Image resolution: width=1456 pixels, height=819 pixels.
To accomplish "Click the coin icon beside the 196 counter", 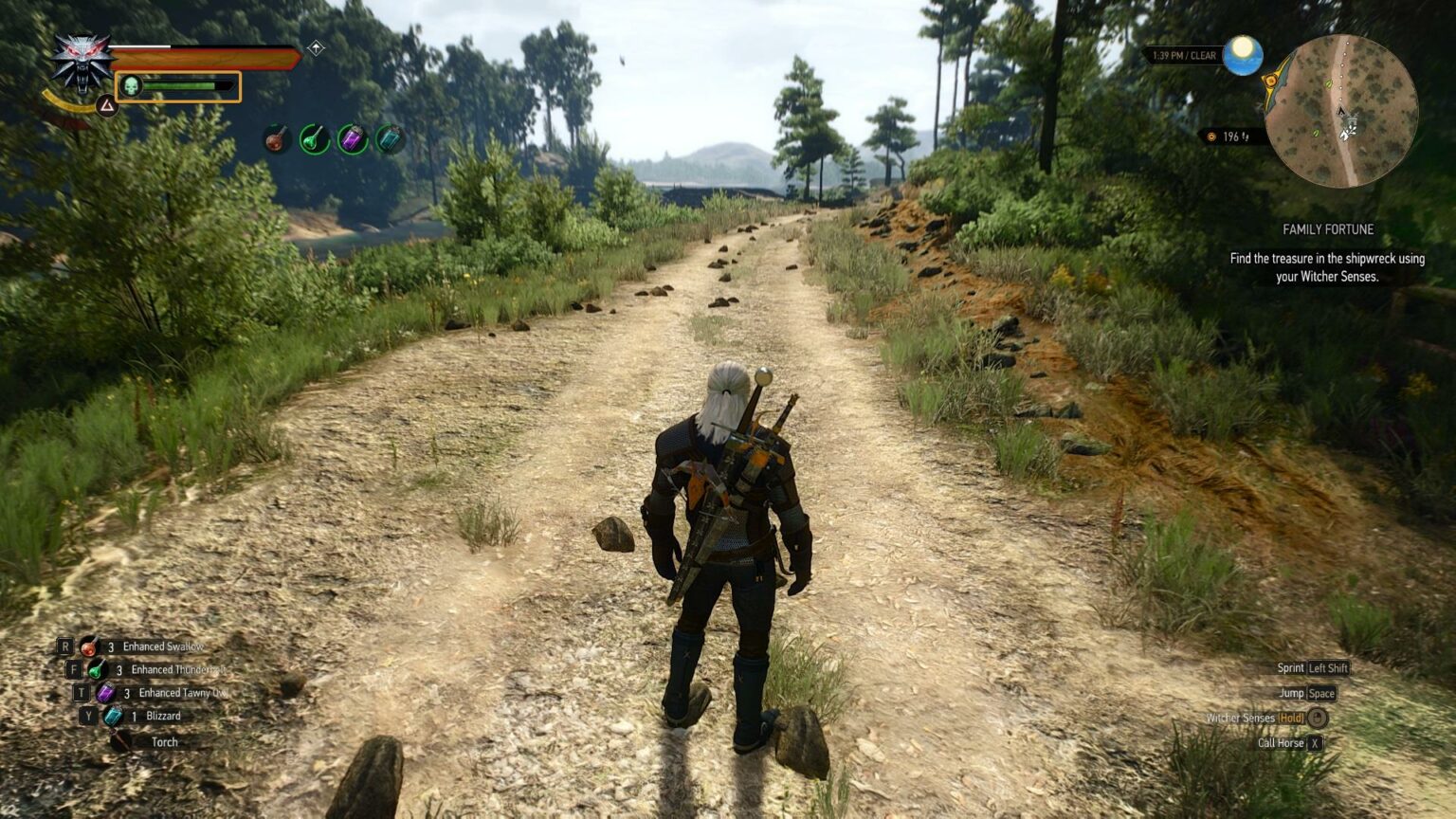I will coord(1210,137).
